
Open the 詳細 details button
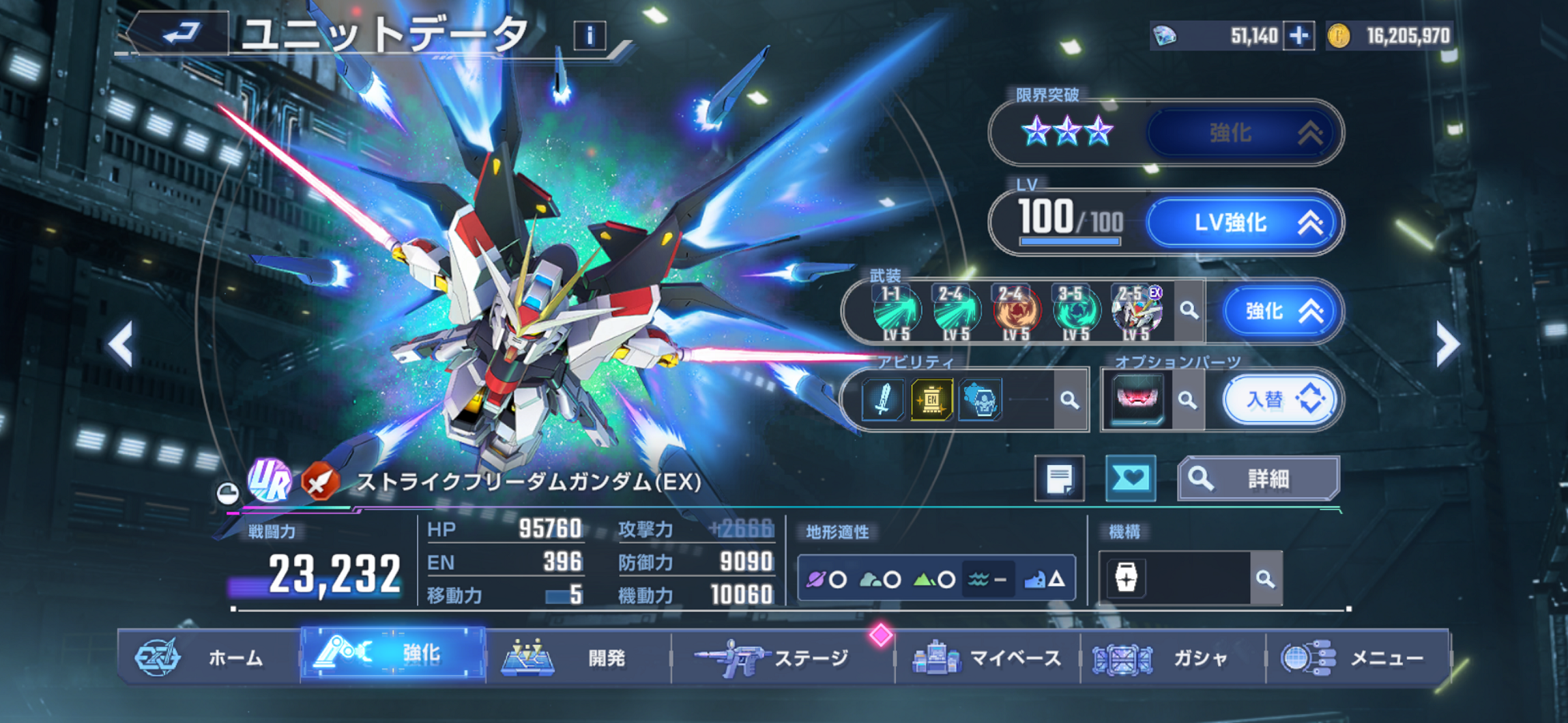1258,479
